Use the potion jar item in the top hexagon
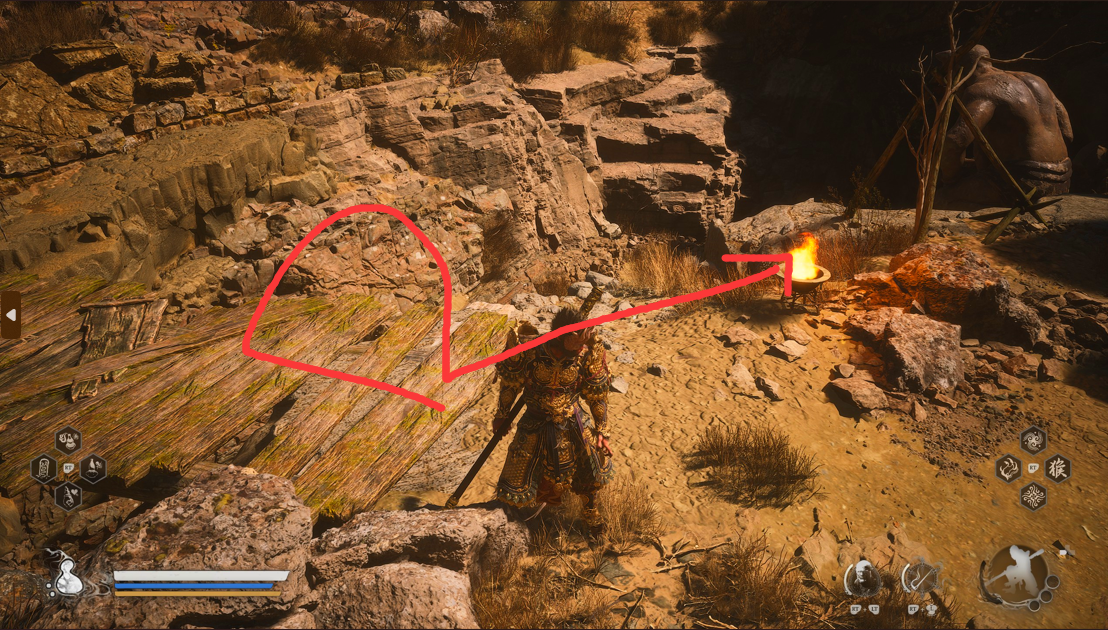 click(x=68, y=441)
